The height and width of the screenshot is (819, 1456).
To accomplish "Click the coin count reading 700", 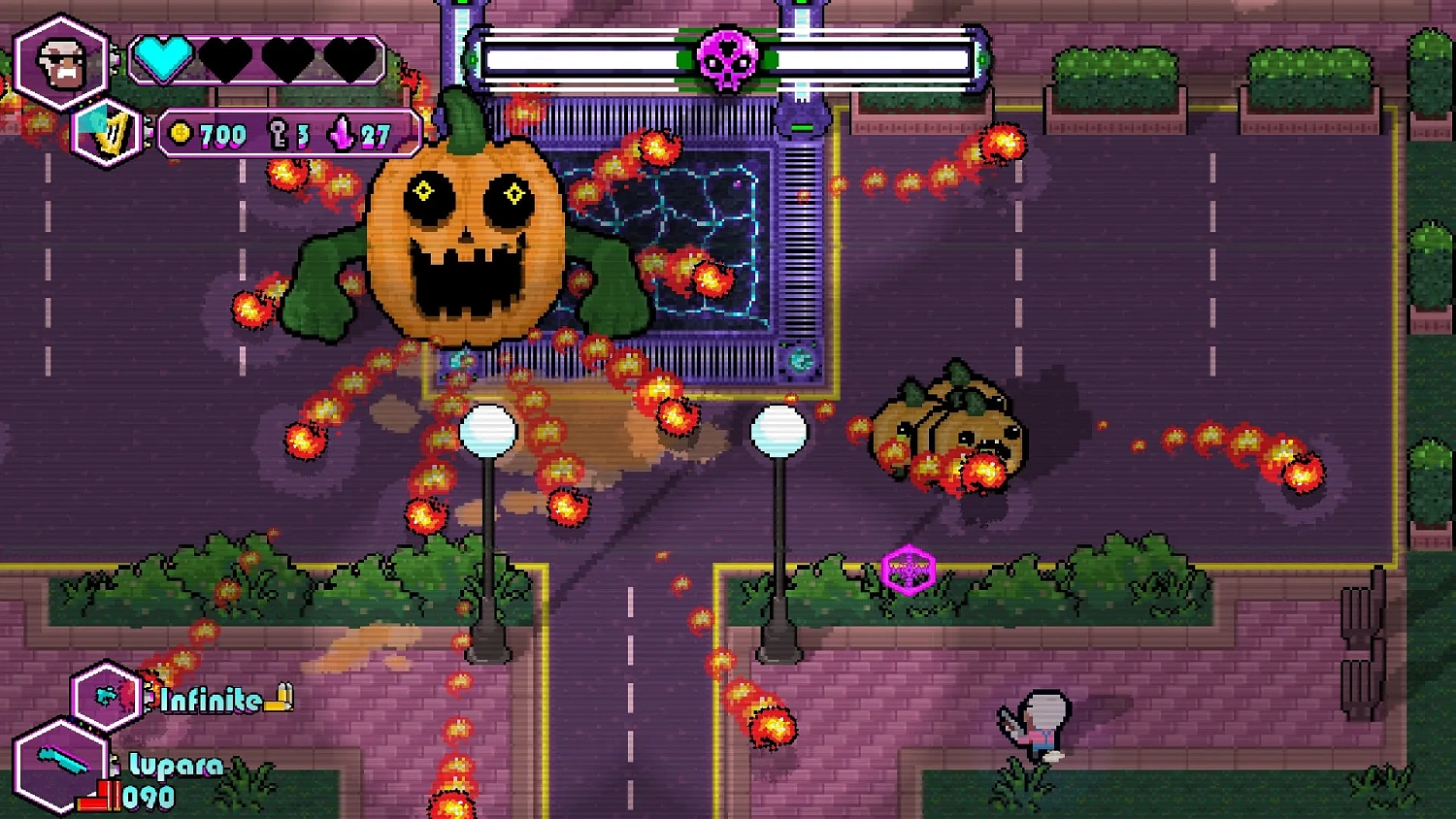I will coord(220,134).
